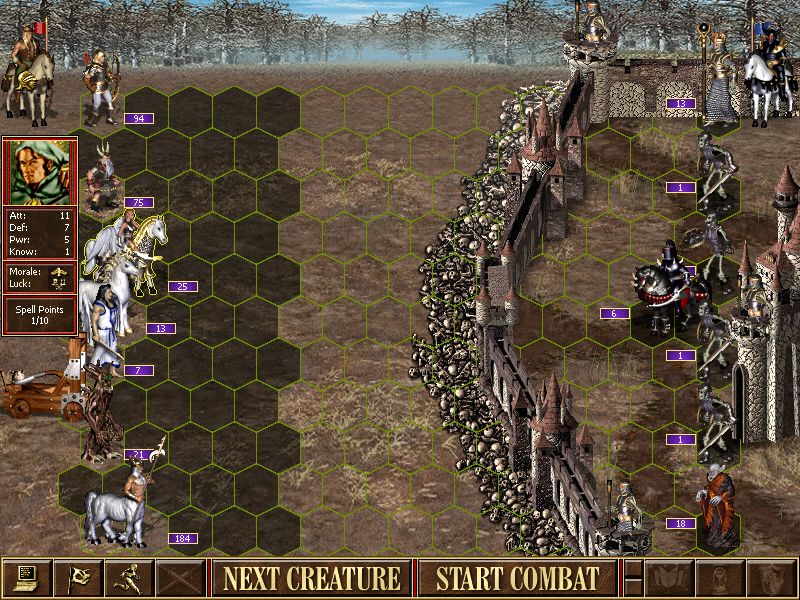Open the spellbook icon

click(x=670, y=578)
